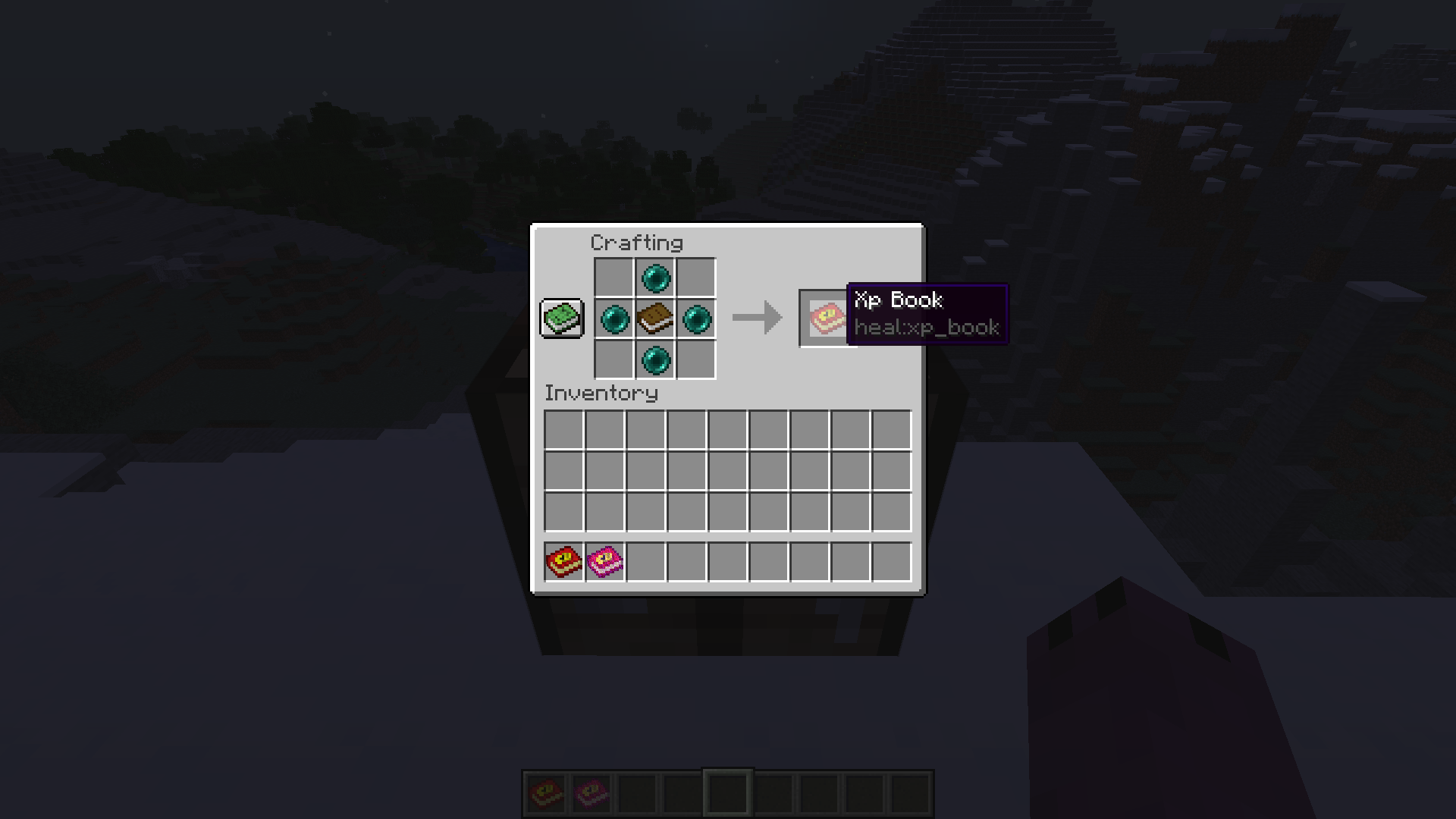Grab the ender pearl in the top crafting slot
Viewport: 1456px width, 819px height.
tap(655, 278)
